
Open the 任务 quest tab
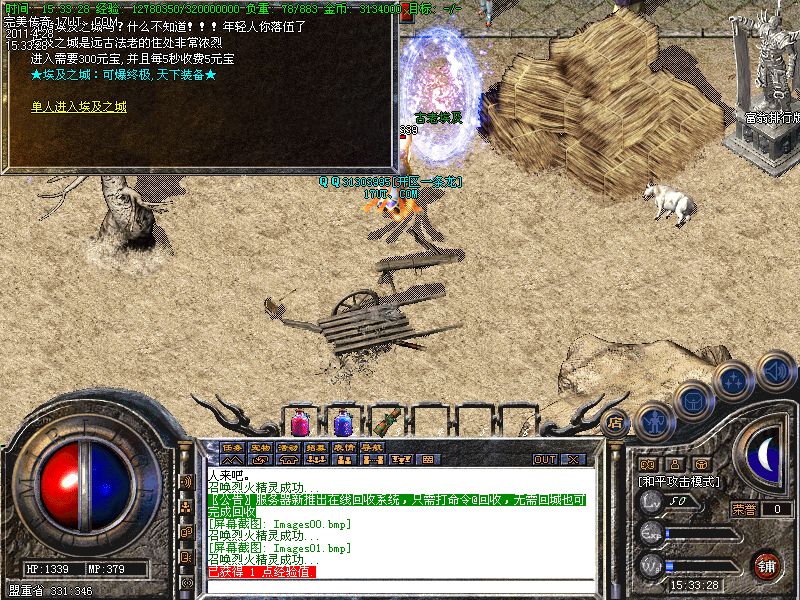(233, 447)
